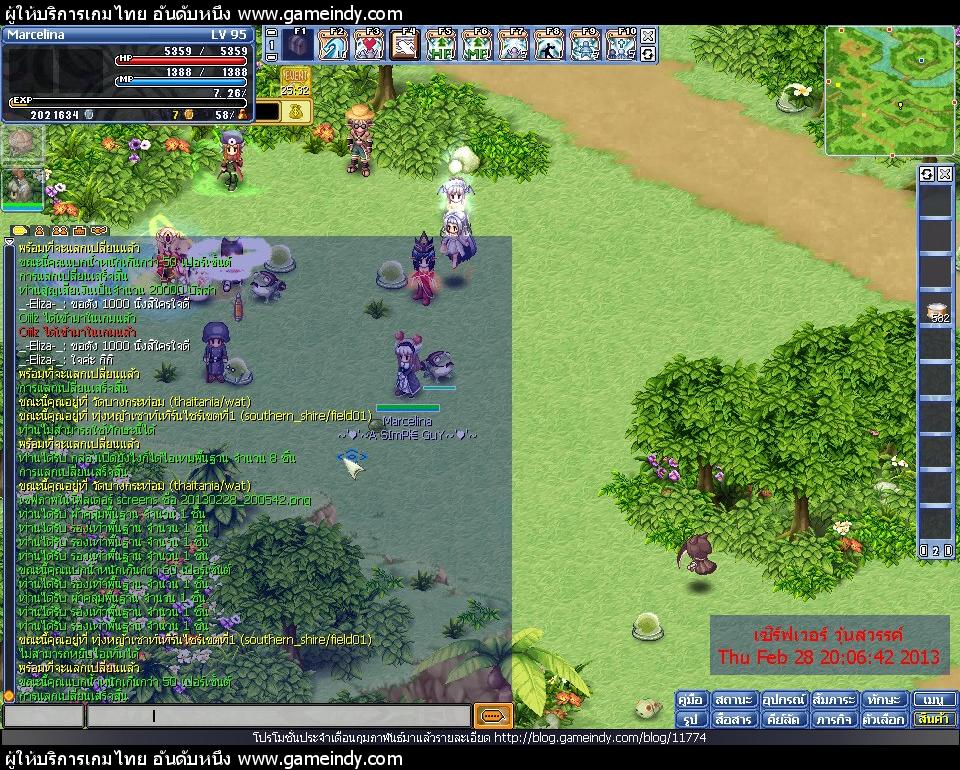Focus the chat text input box
The height and width of the screenshot is (770, 960).
point(278,716)
